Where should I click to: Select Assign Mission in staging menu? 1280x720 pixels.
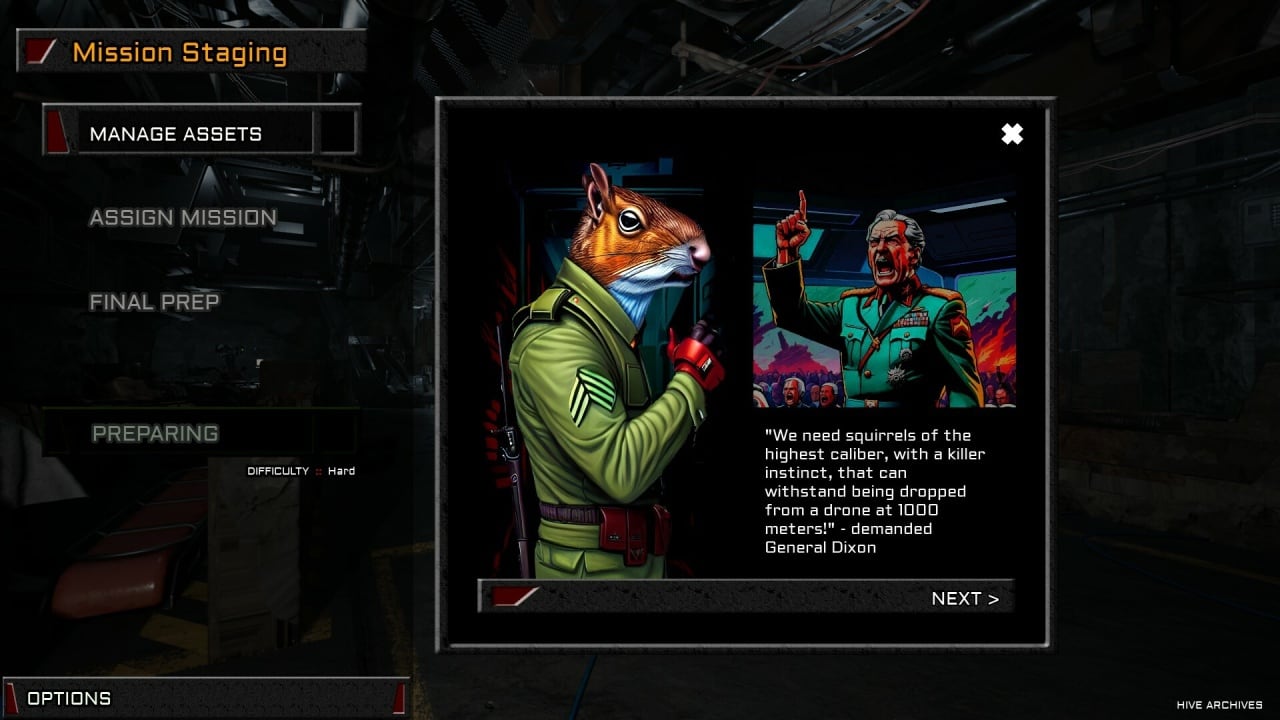(x=183, y=218)
